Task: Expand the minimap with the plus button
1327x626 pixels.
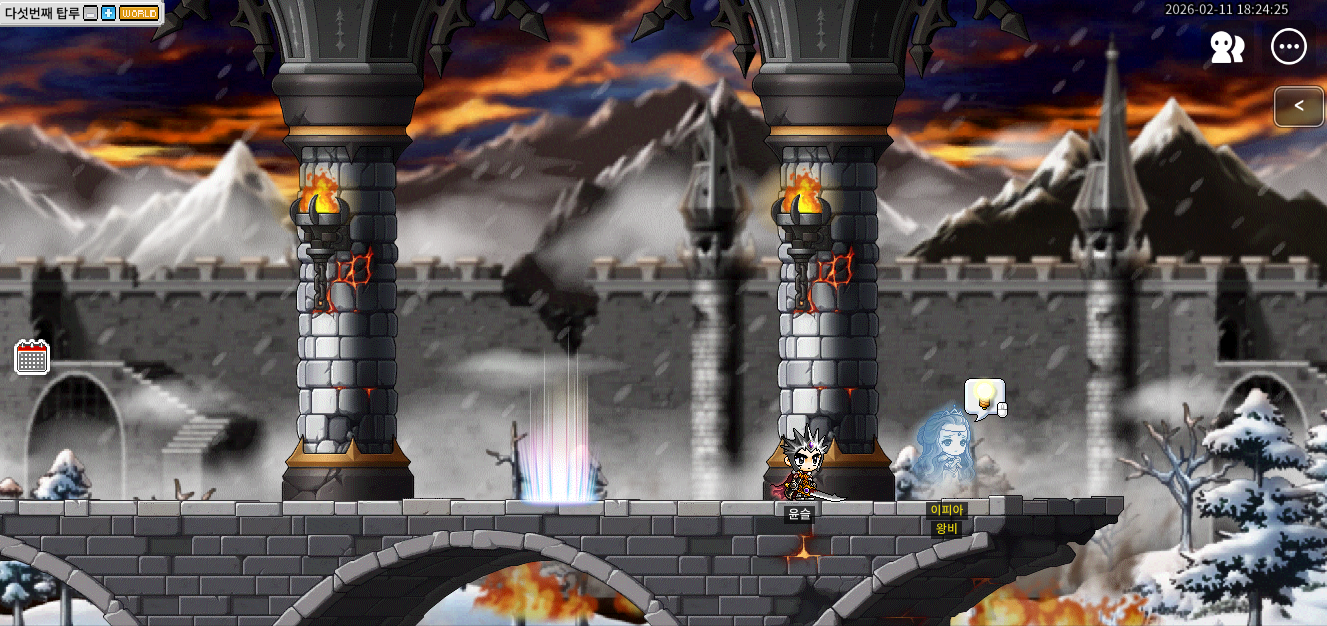Action: 108,13
